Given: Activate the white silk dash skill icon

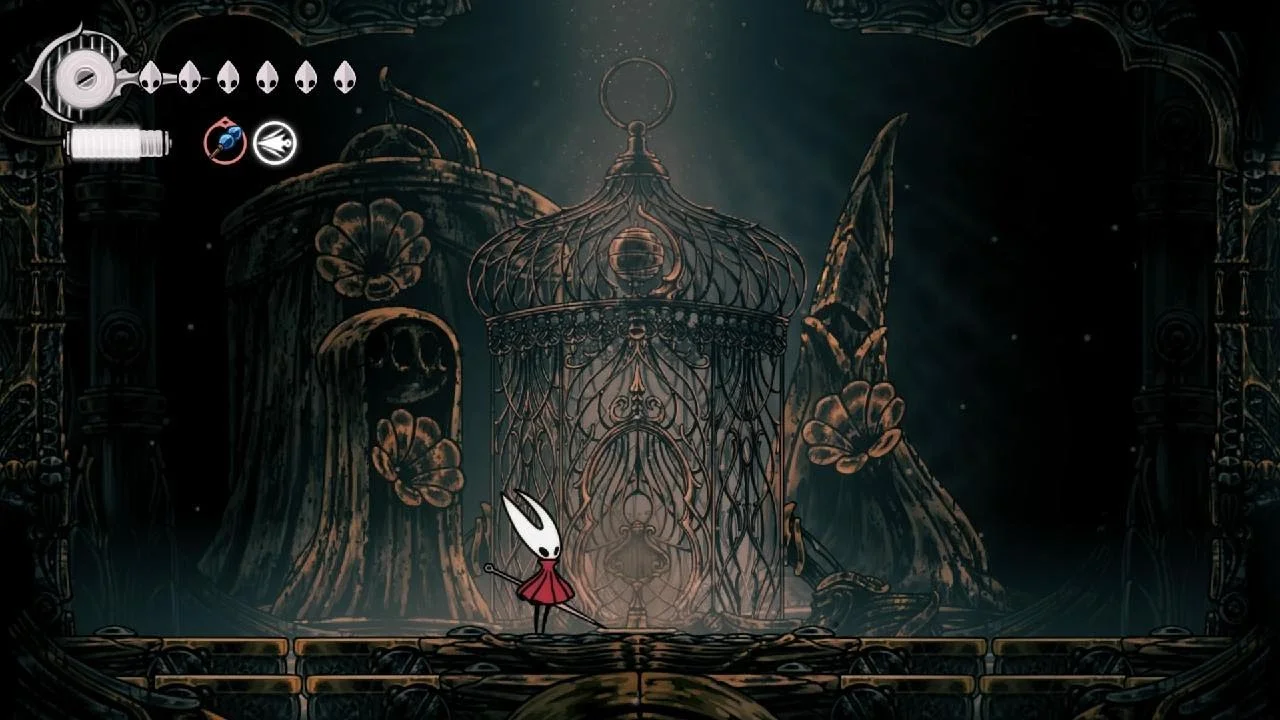Looking at the screenshot, I should coord(274,143).
